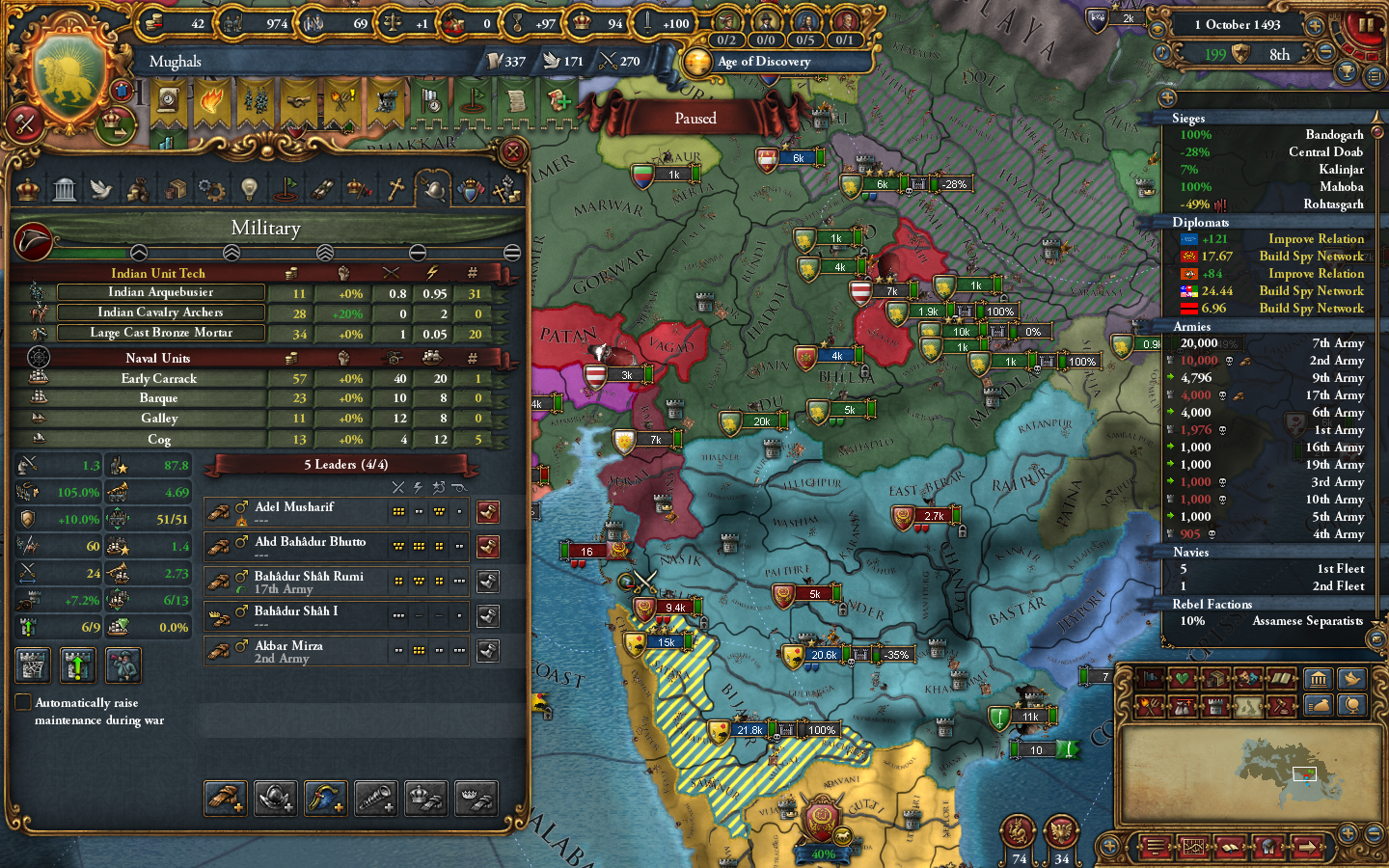Set the army maintenance slider to maximum
Viewport: 1389px width, 868px height.
click(512, 253)
